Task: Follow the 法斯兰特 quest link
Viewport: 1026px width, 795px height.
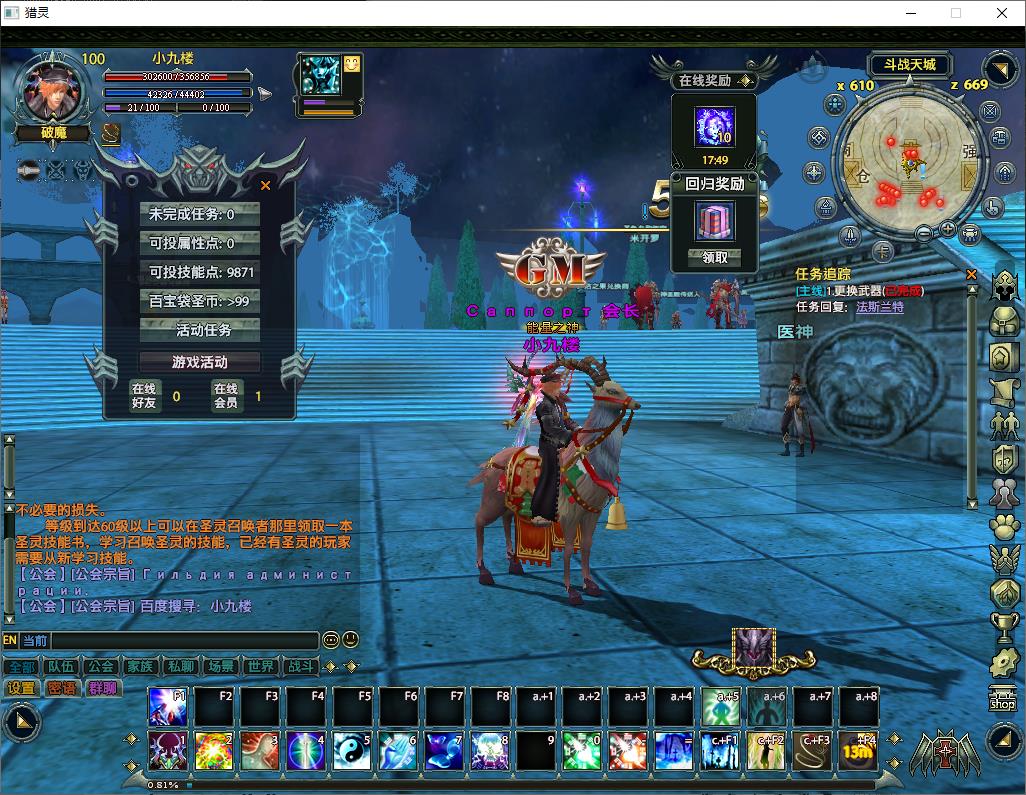Action: [879, 307]
